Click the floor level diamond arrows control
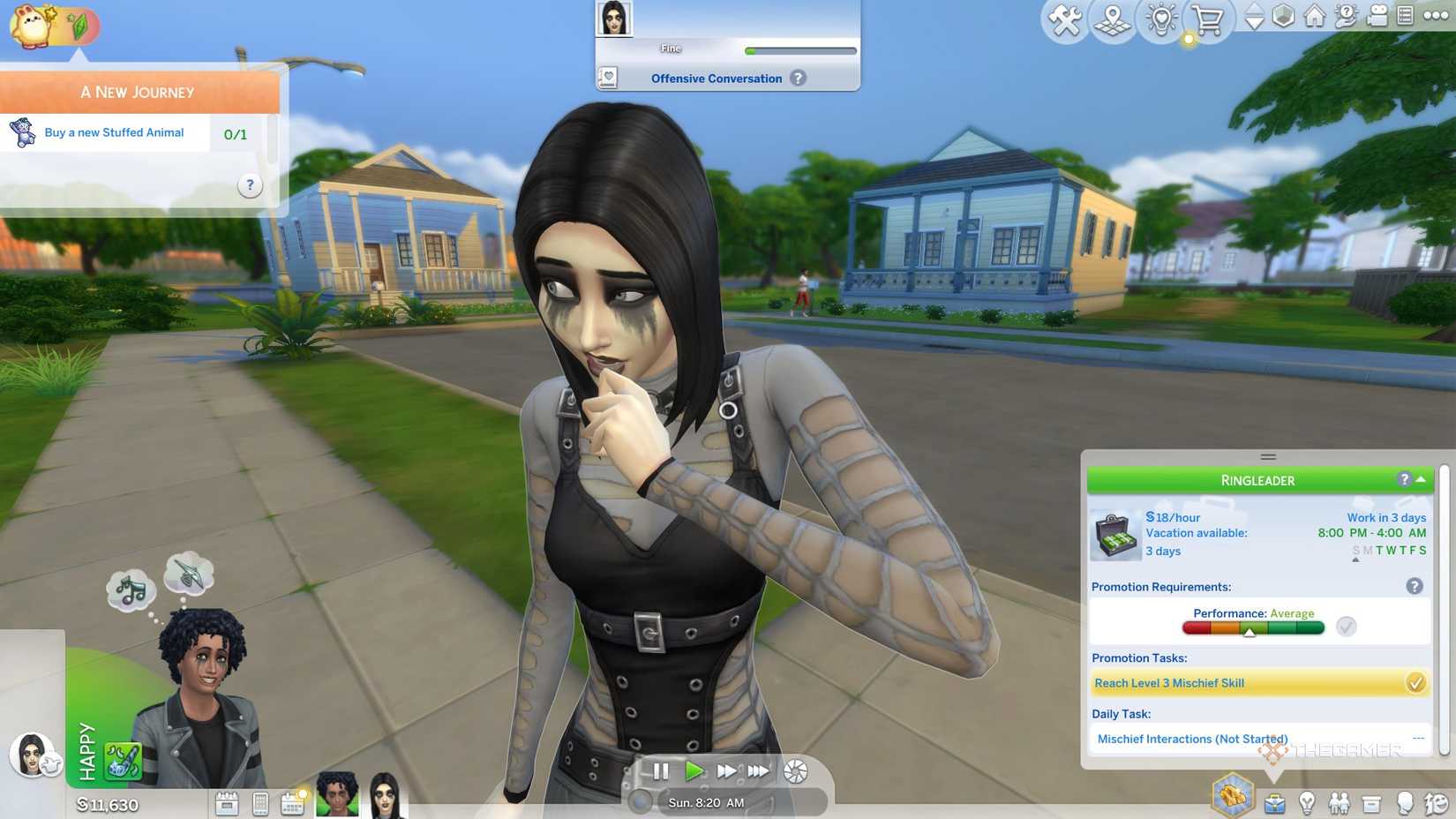The image size is (1456, 819). coord(1255,16)
